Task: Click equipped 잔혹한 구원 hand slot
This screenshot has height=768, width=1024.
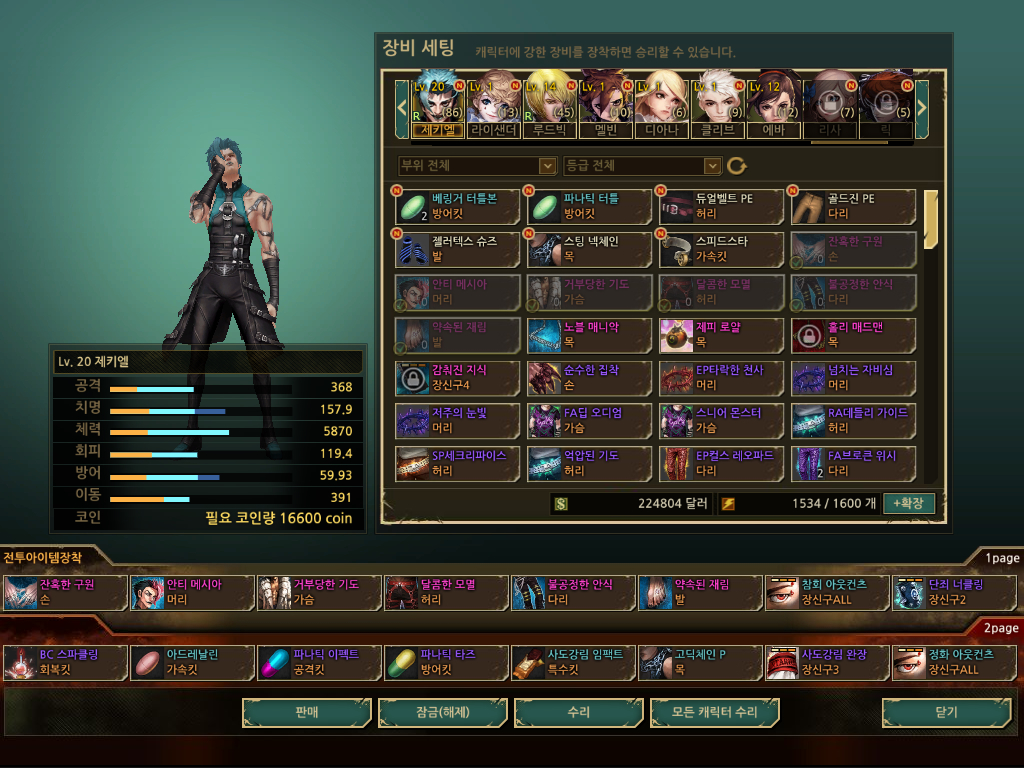Action: click(64, 593)
